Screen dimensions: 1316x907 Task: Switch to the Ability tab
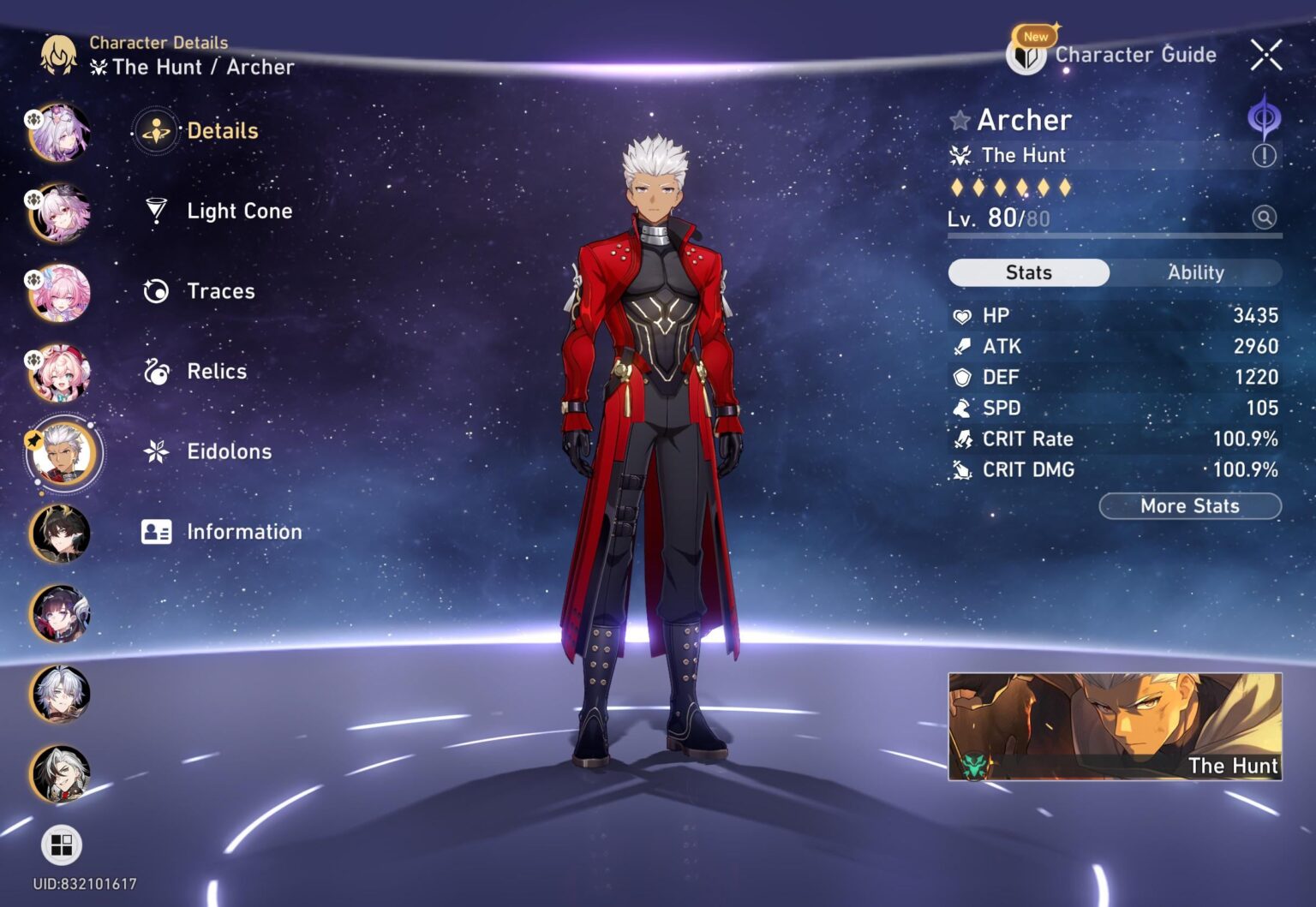tap(1195, 272)
